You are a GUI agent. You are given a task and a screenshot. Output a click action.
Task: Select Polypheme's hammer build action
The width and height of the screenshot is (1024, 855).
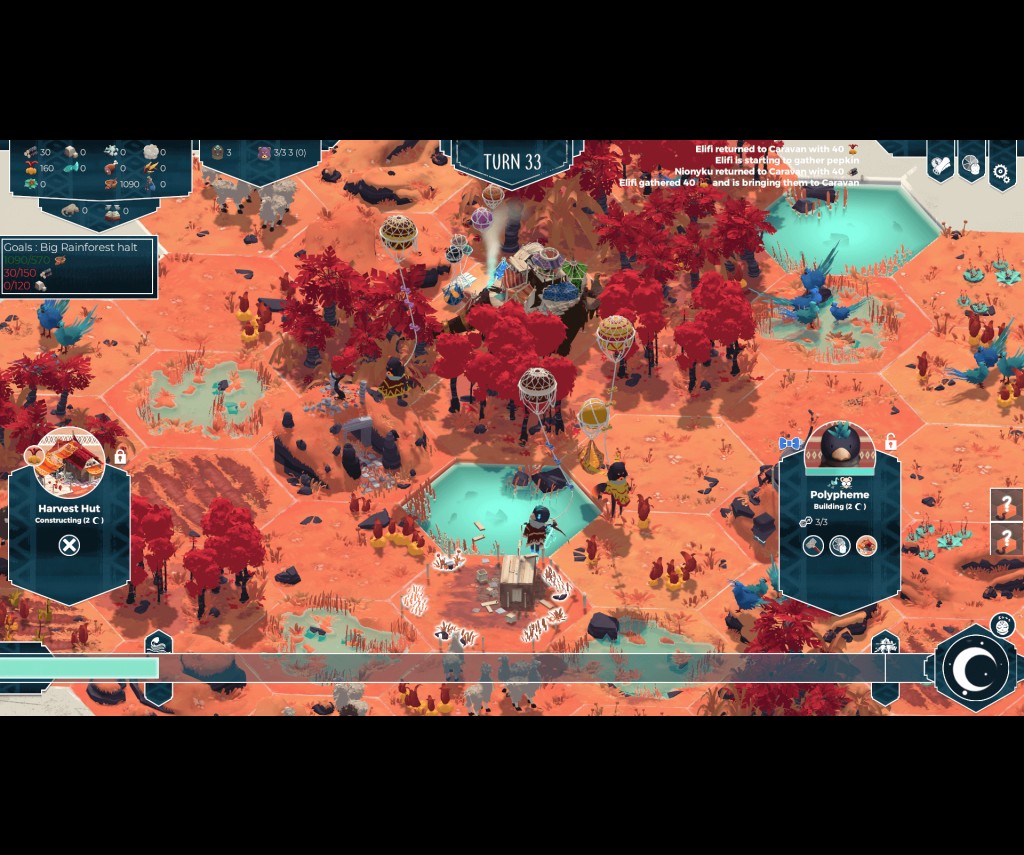pos(813,545)
